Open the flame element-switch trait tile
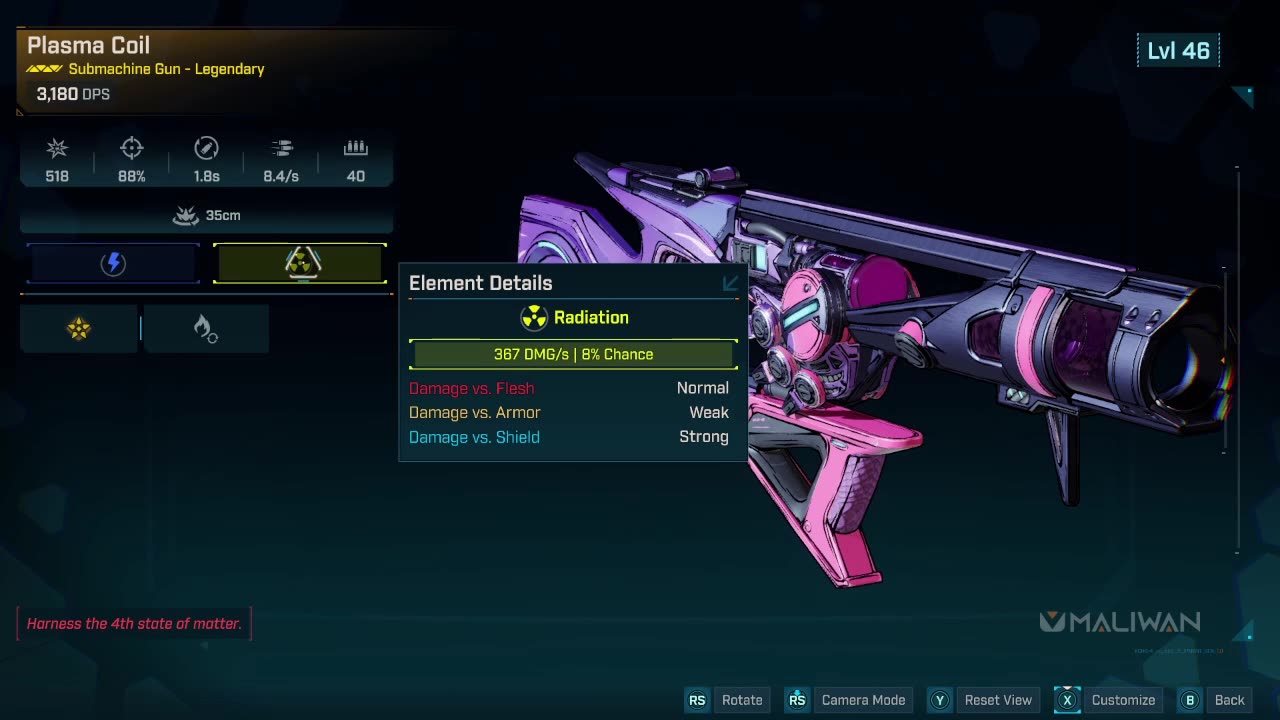Screen dimensions: 1280x720 coord(205,328)
